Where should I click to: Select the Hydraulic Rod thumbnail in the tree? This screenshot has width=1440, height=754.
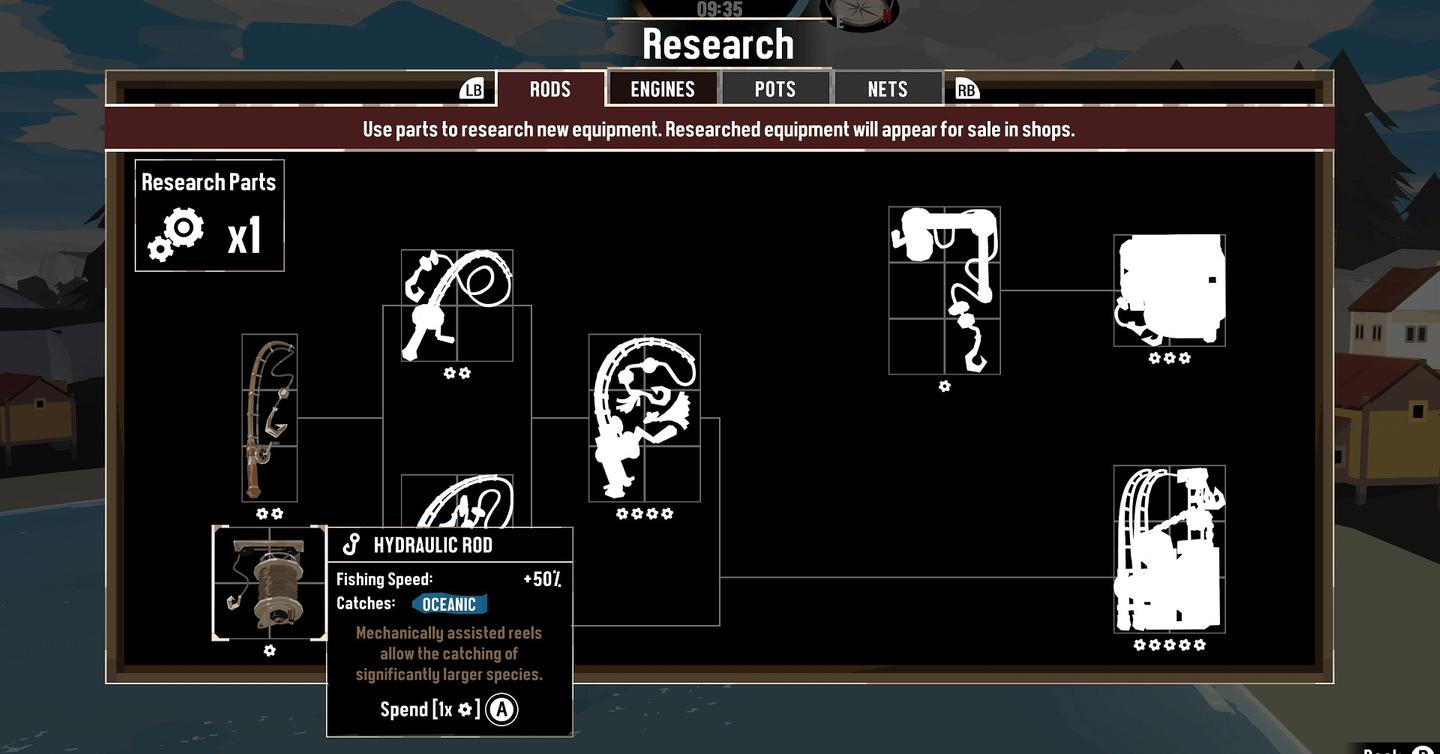(269, 583)
